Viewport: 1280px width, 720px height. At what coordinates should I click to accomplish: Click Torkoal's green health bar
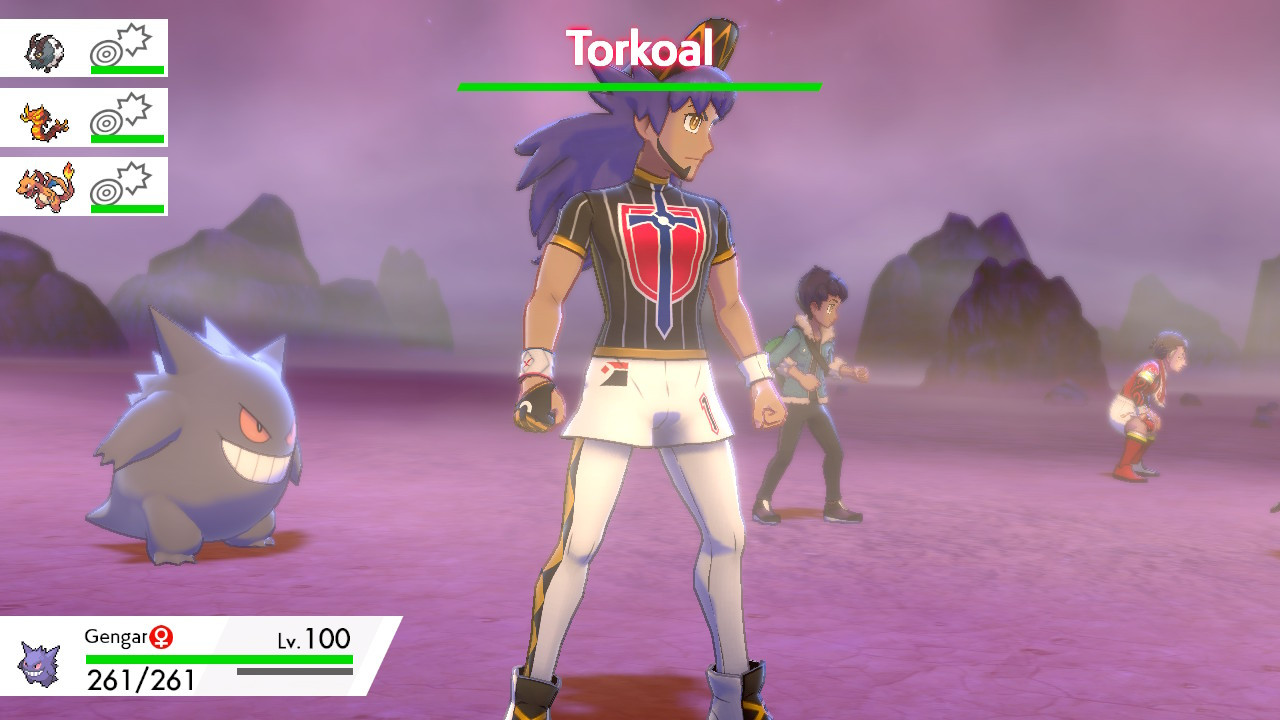click(x=638, y=88)
